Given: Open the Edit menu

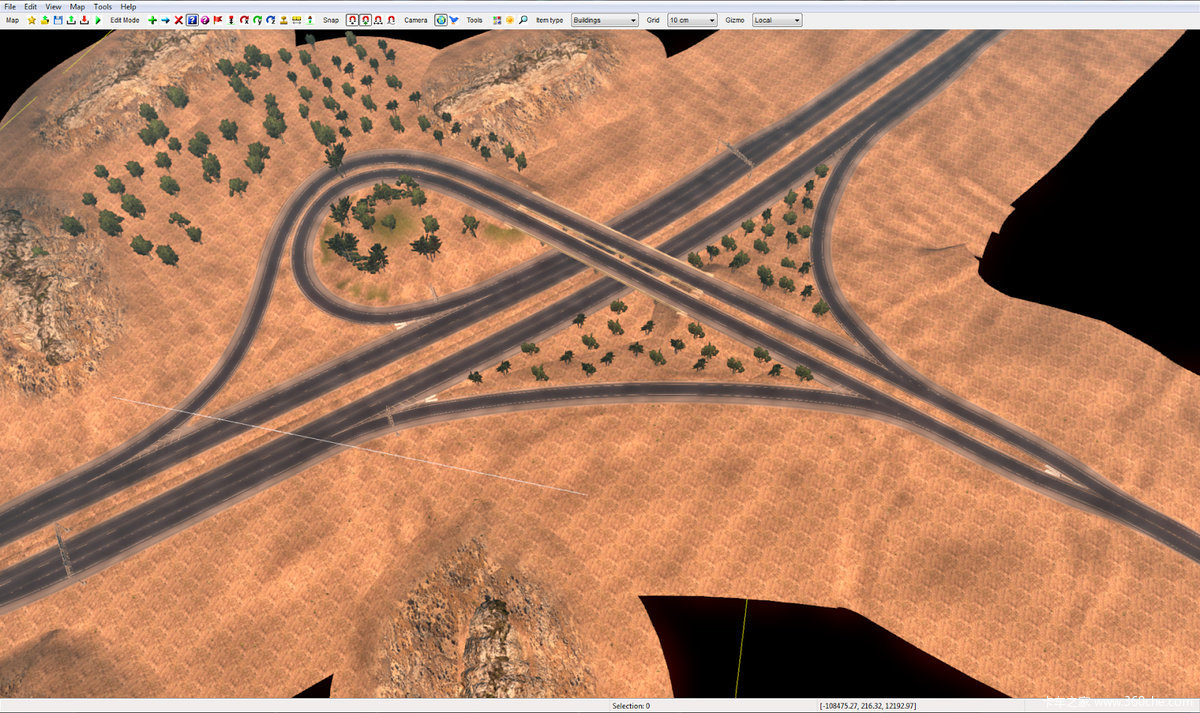Looking at the screenshot, I should pos(30,6).
